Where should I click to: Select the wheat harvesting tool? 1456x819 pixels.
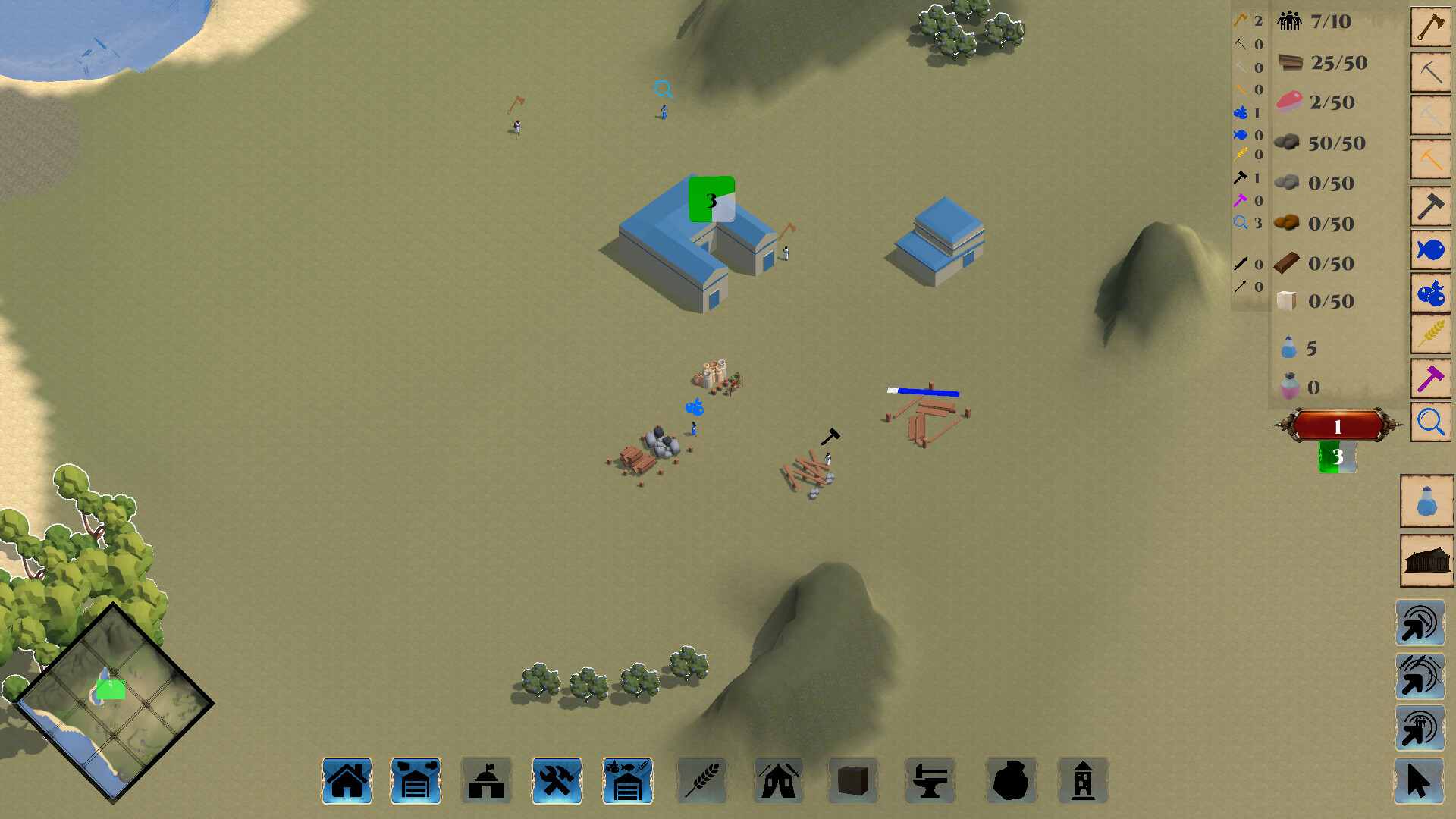click(1430, 332)
